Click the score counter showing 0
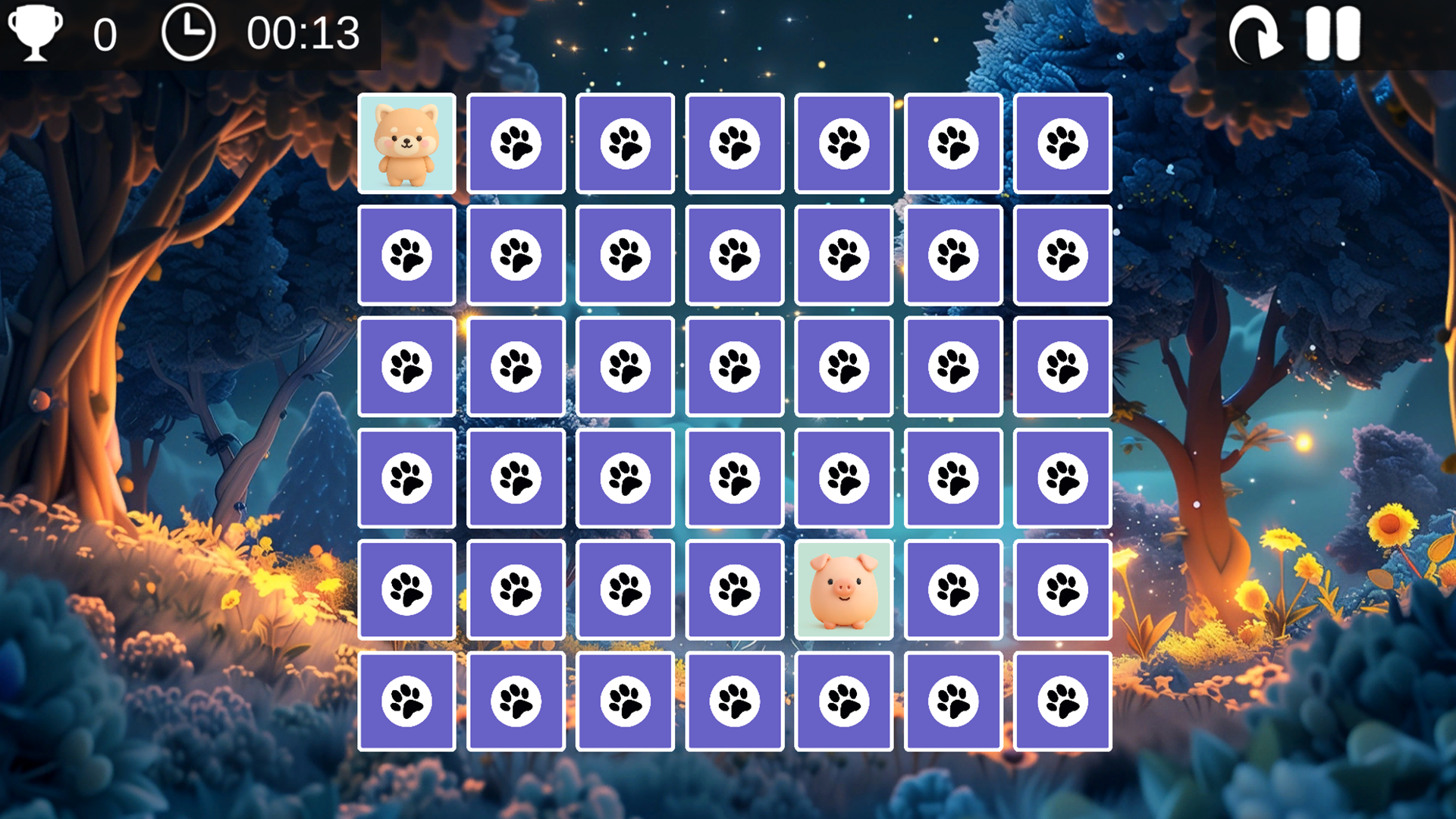Screen dimensions: 1456x819 [x=106, y=33]
